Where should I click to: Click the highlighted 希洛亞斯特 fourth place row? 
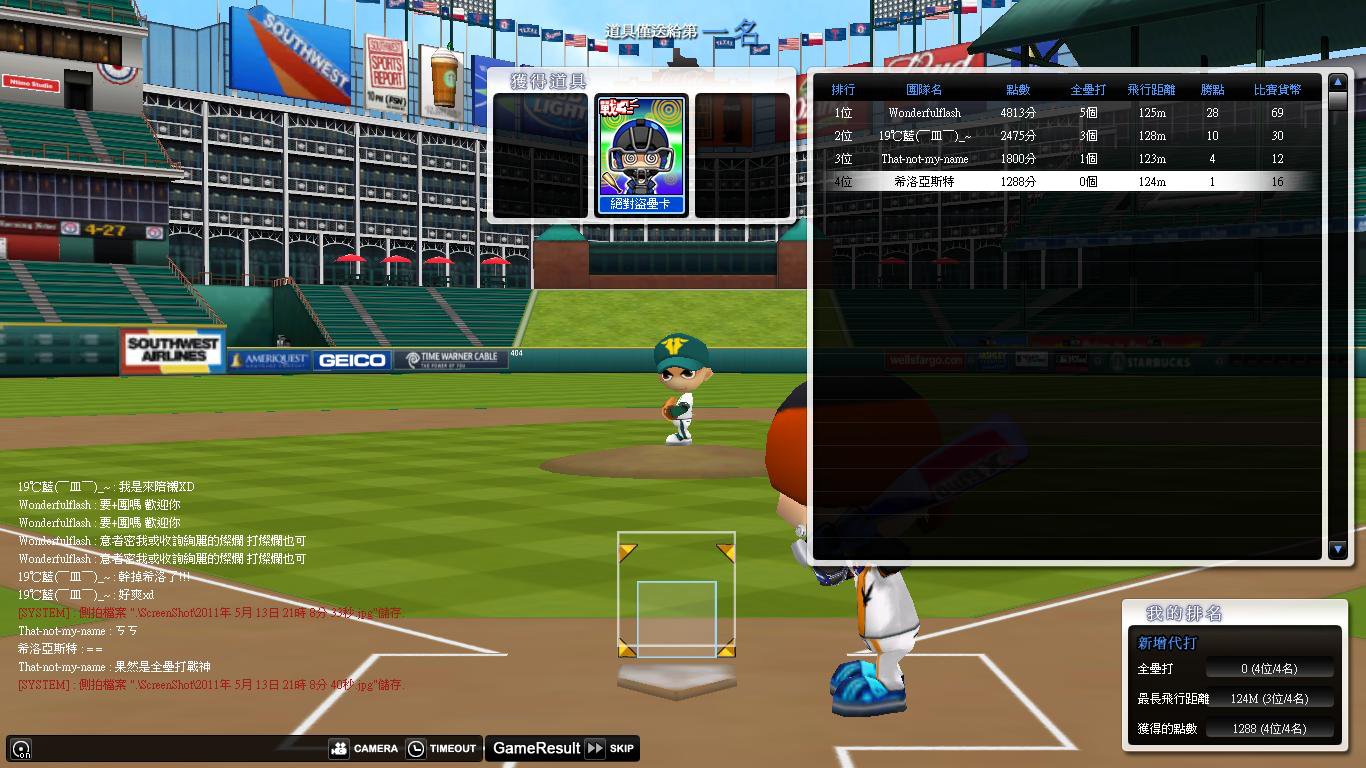pos(1070,182)
